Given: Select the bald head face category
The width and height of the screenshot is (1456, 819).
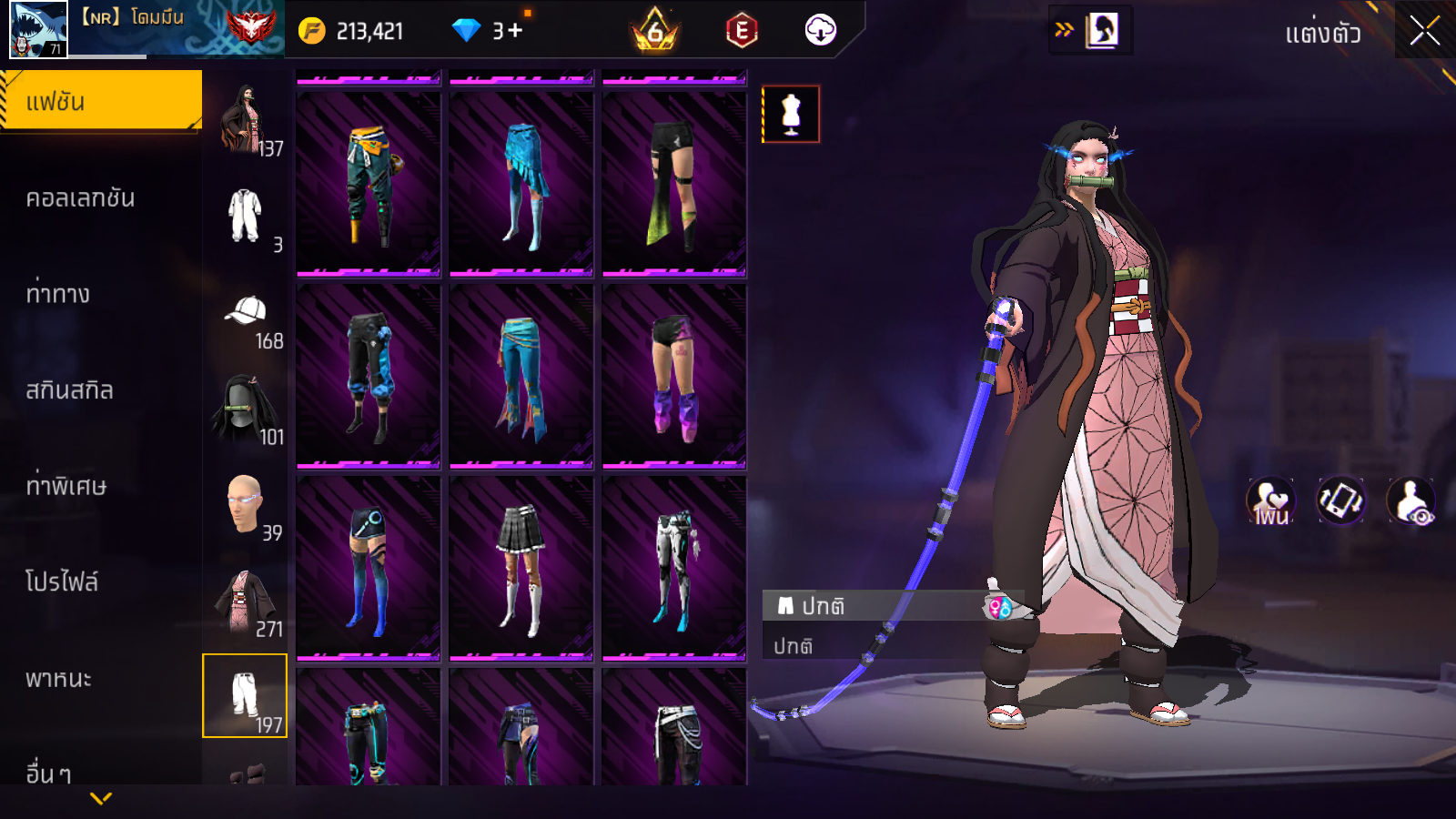Looking at the screenshot, I should (x=244, y=503).
